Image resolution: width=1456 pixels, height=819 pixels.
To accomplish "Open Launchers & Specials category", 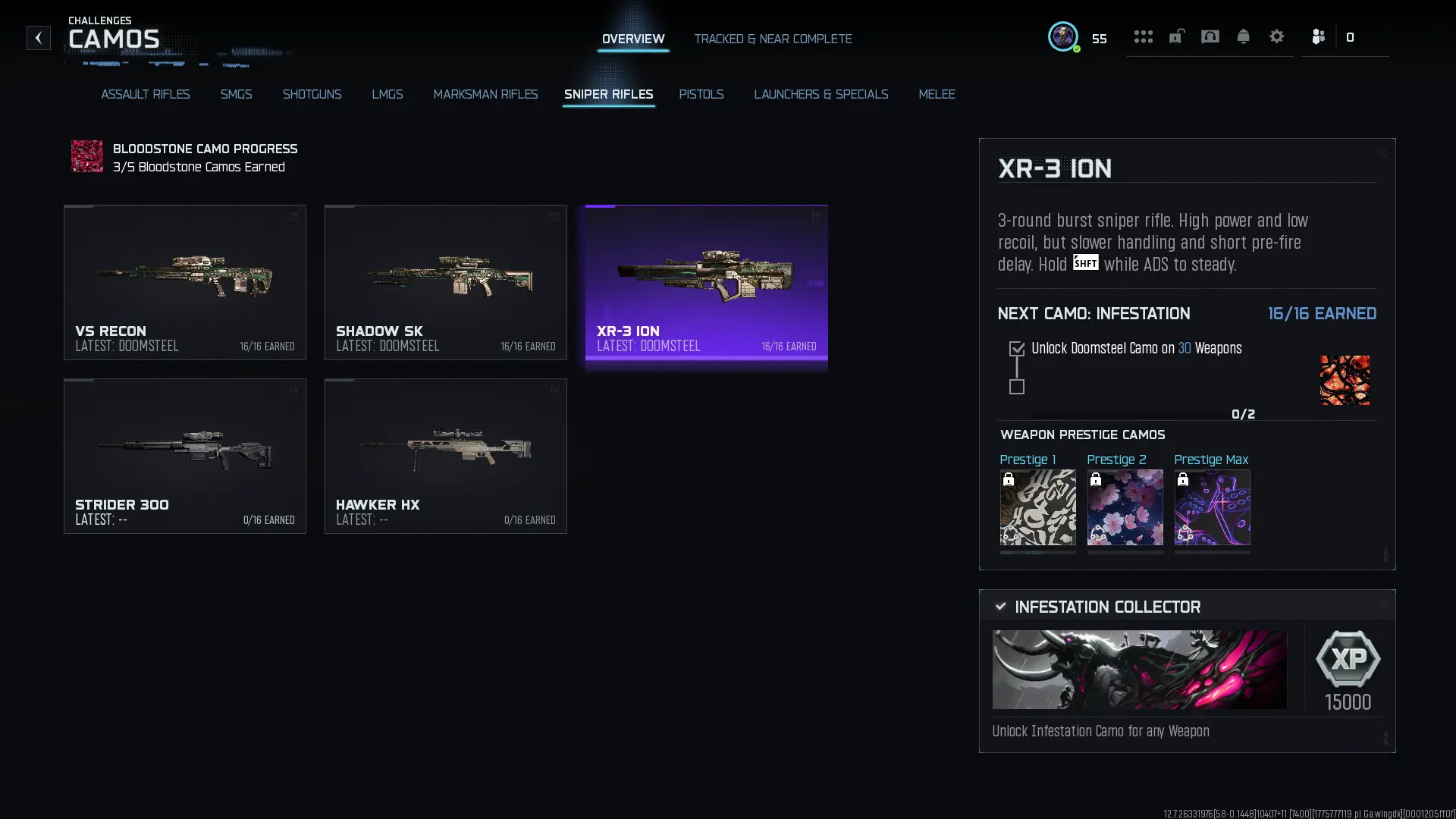I will click(x=821, y=94).
